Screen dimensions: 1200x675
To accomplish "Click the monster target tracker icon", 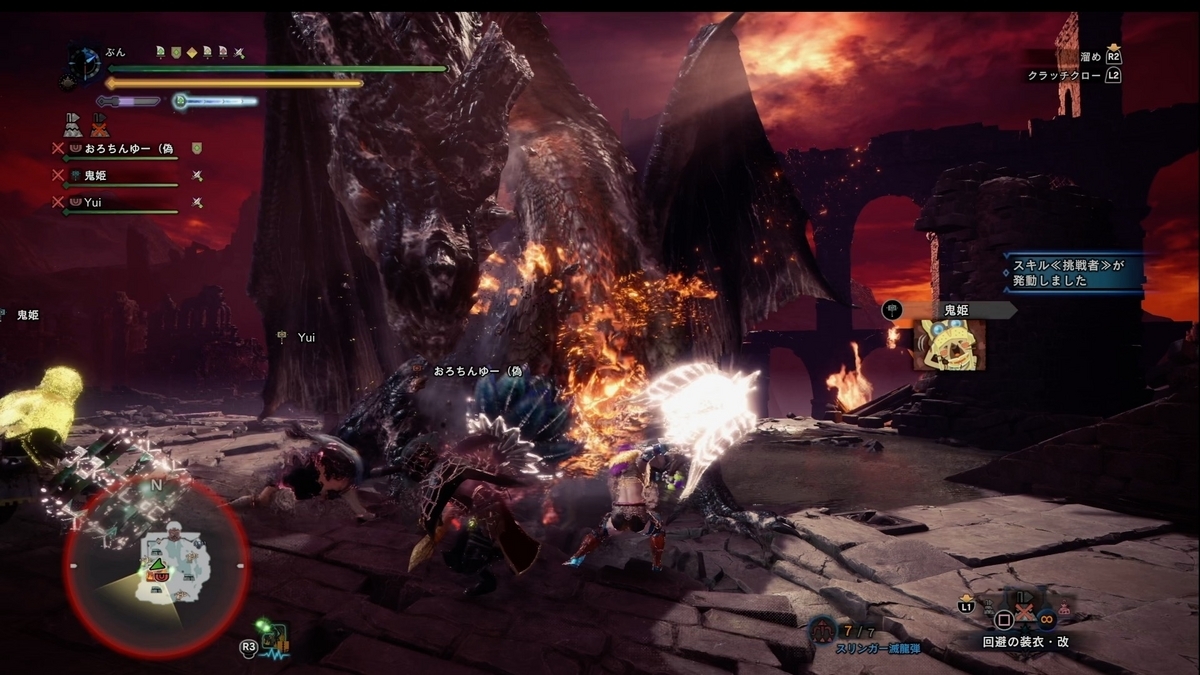I will coord(273,634).
